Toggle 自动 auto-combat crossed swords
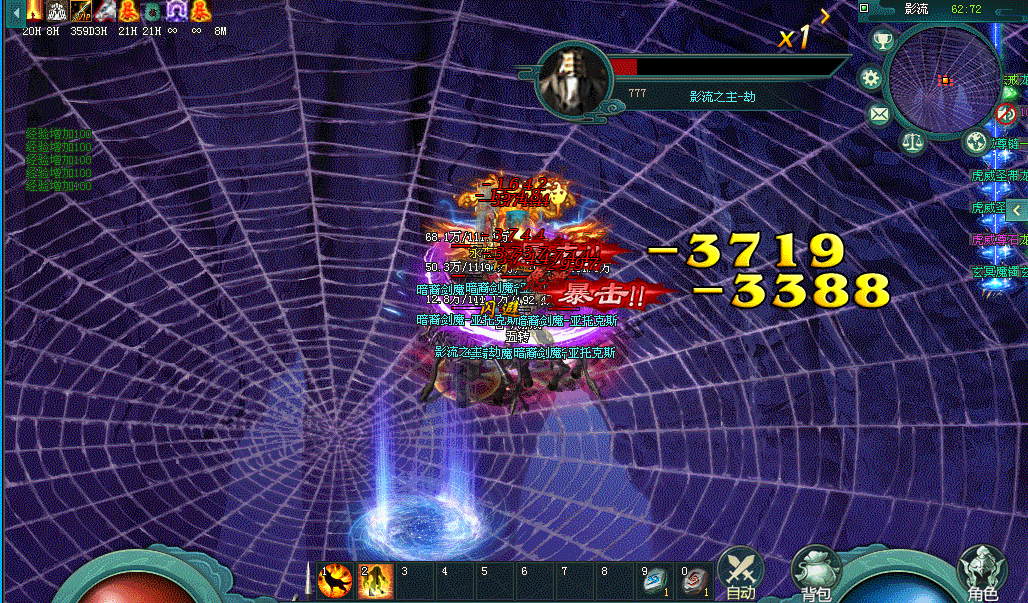 click(741, 571)
